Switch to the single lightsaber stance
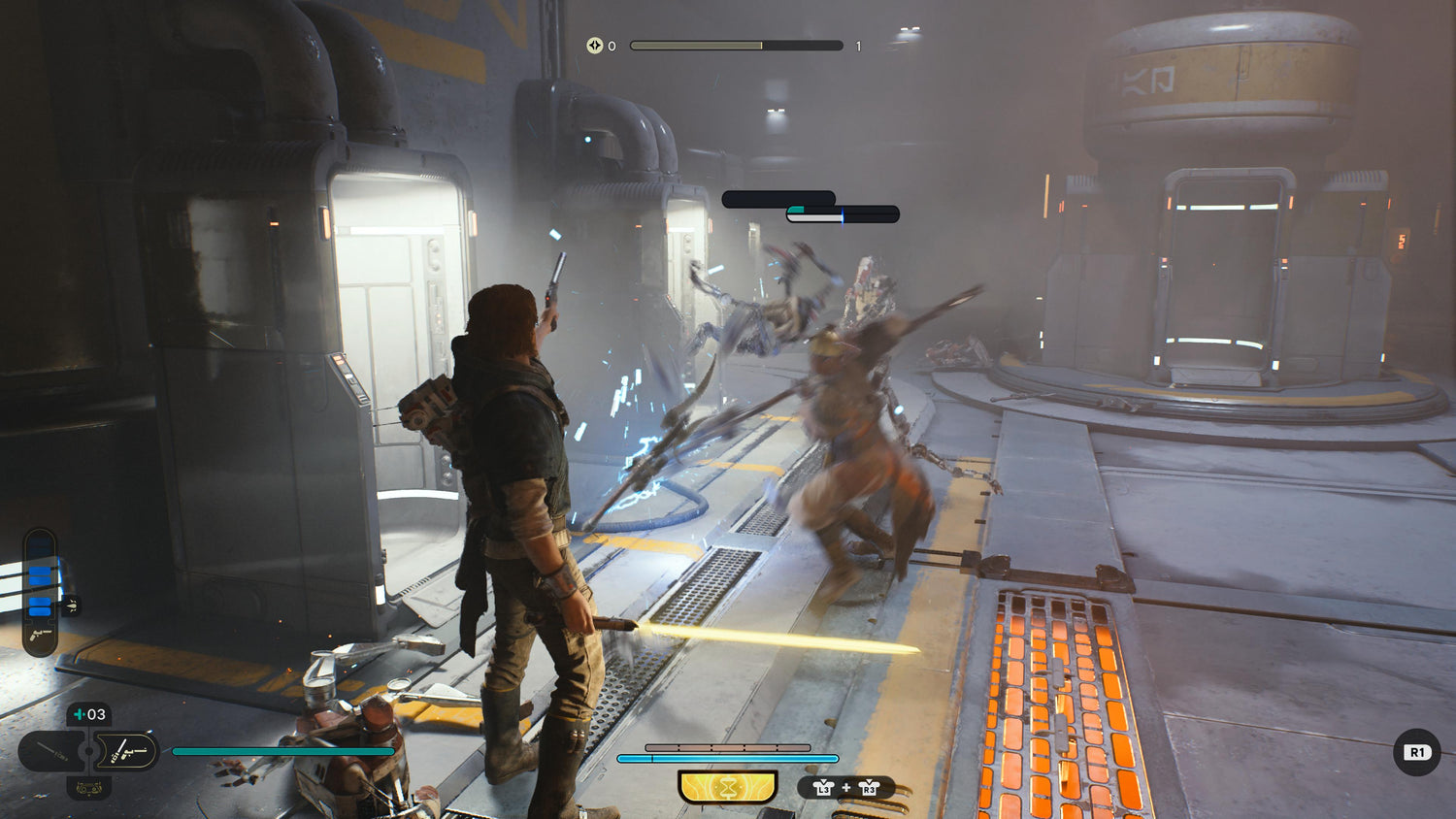 pos(51,751)
